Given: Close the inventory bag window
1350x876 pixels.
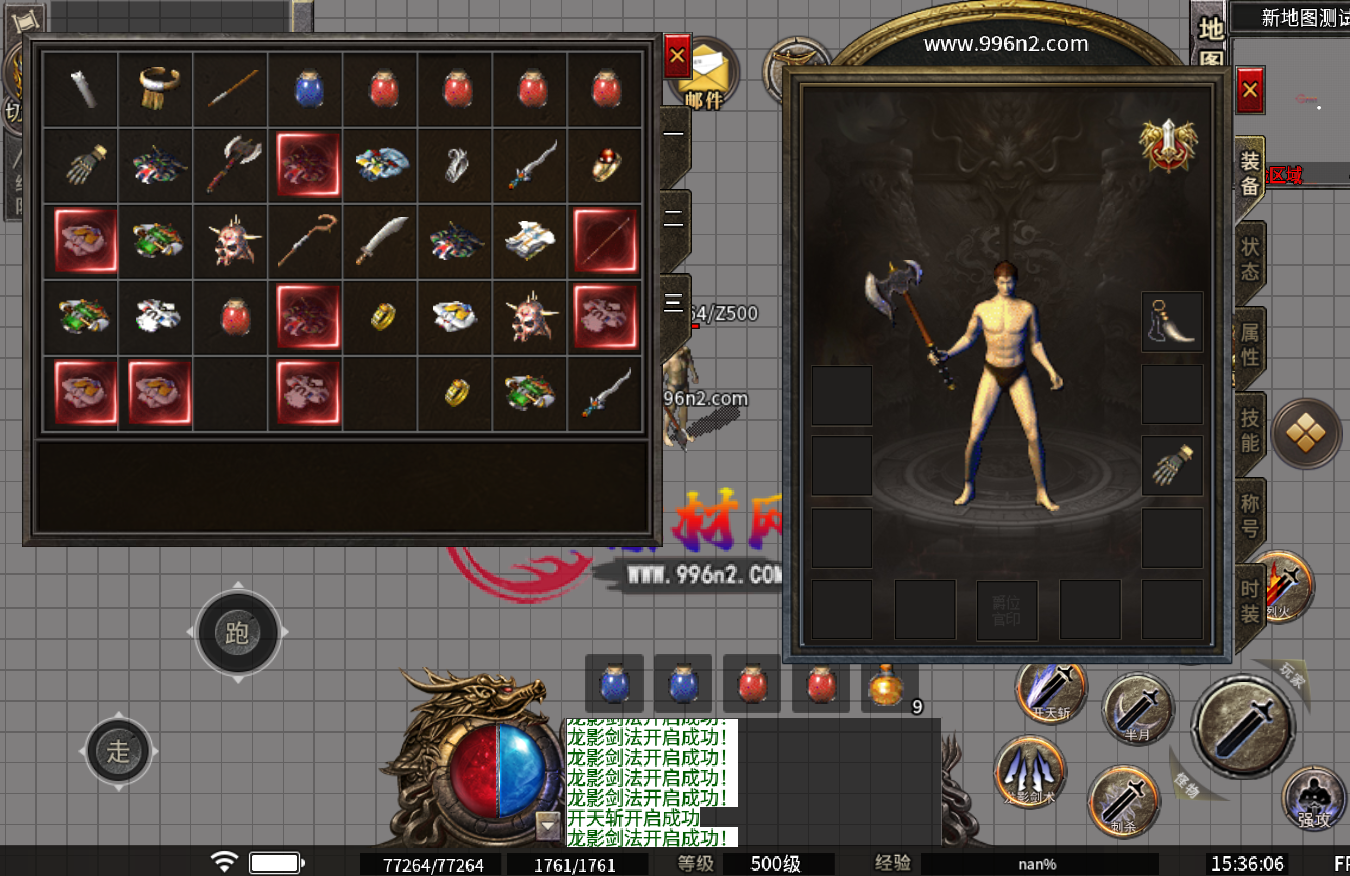Looking at the screenshot, I should [x=677, y=57].
